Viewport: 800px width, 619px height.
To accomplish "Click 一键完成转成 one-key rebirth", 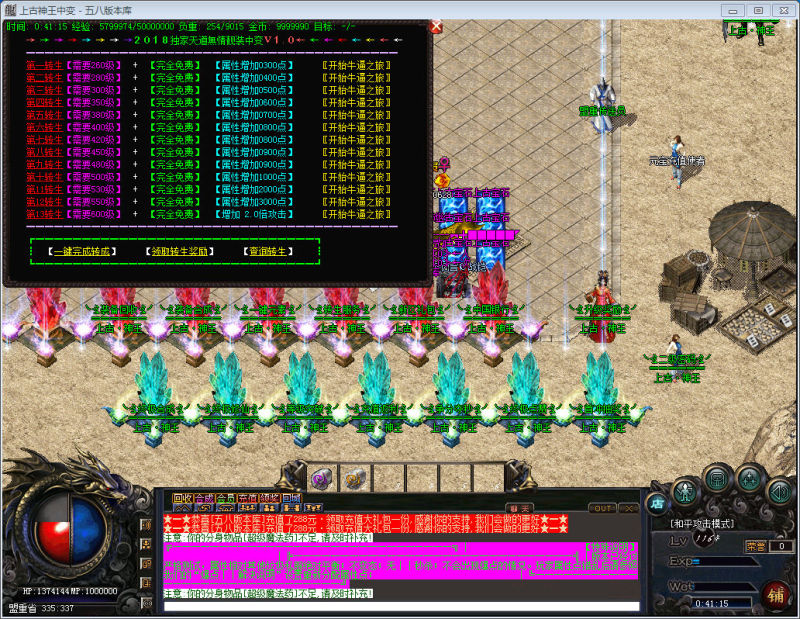I will tap(84, 251).
